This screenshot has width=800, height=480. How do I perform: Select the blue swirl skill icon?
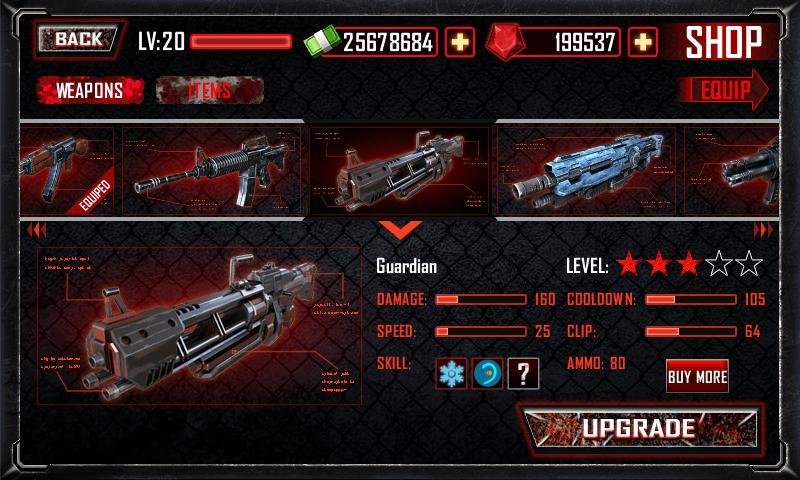pyautogui.click(x=487, y=374)
